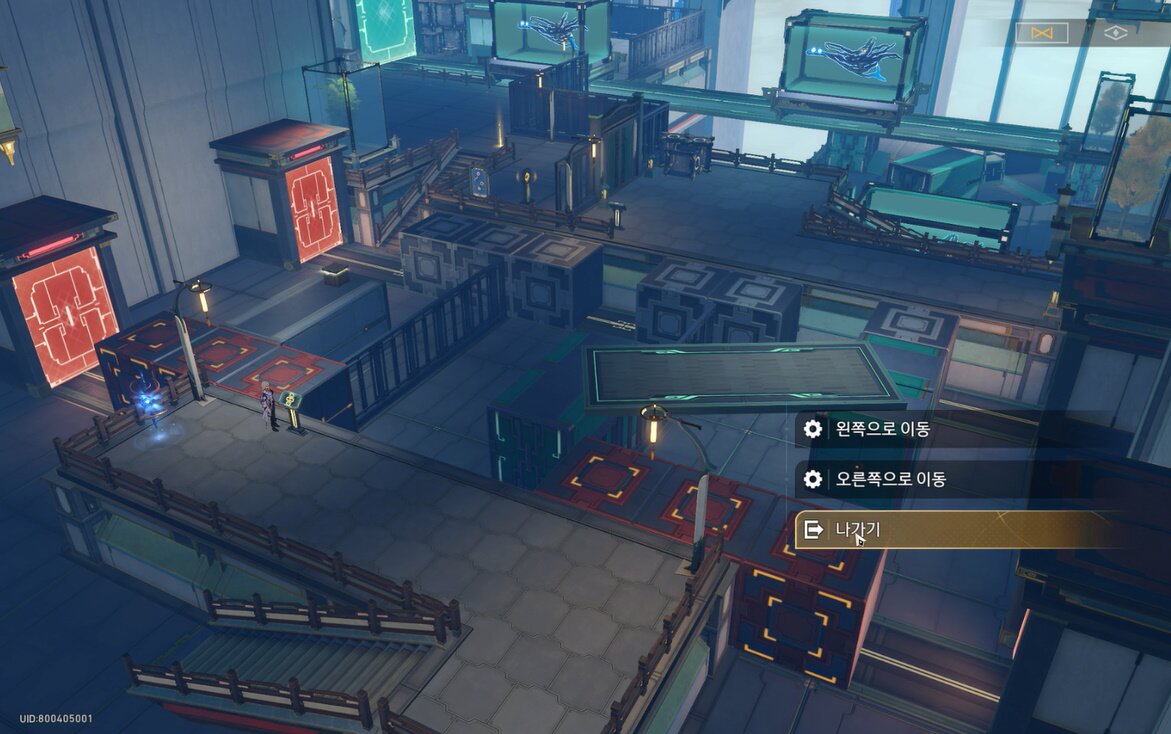Toggle the orange hourglass-shaped icon
This screenshot has width=1171, height=734.
(x=1041, y=33)
